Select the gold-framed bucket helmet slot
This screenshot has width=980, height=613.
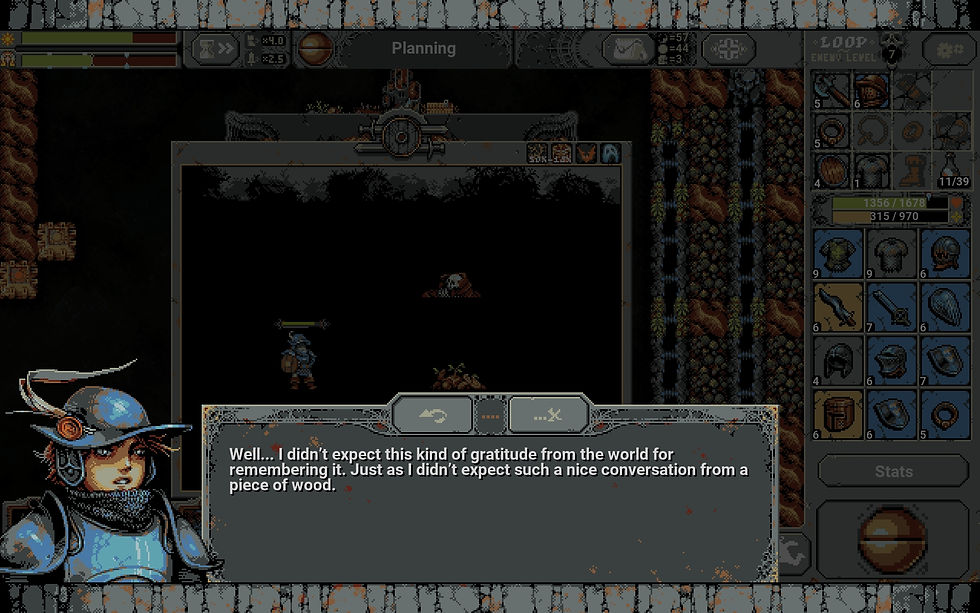[838, 413]
